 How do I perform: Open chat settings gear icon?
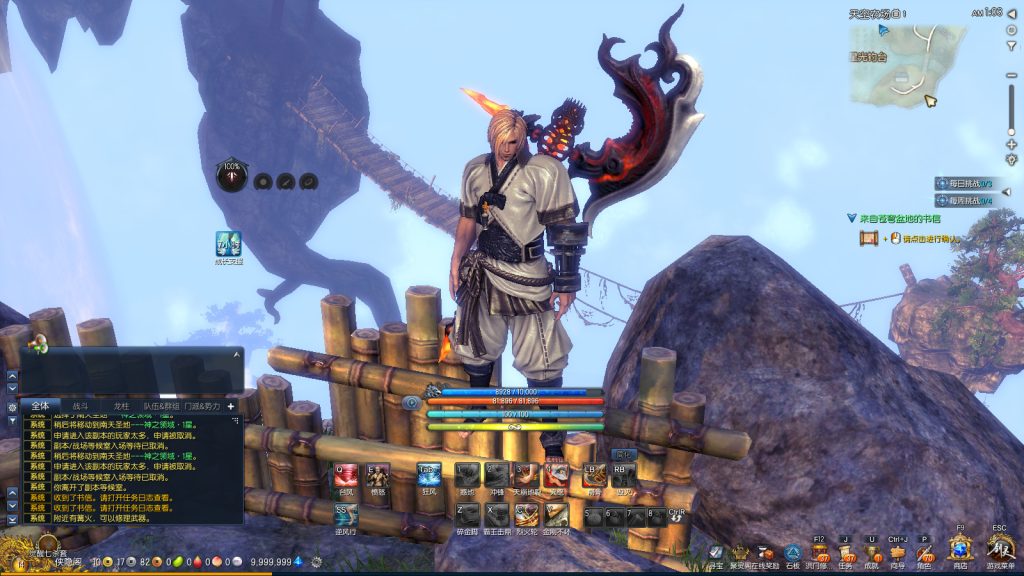point(12,407)
